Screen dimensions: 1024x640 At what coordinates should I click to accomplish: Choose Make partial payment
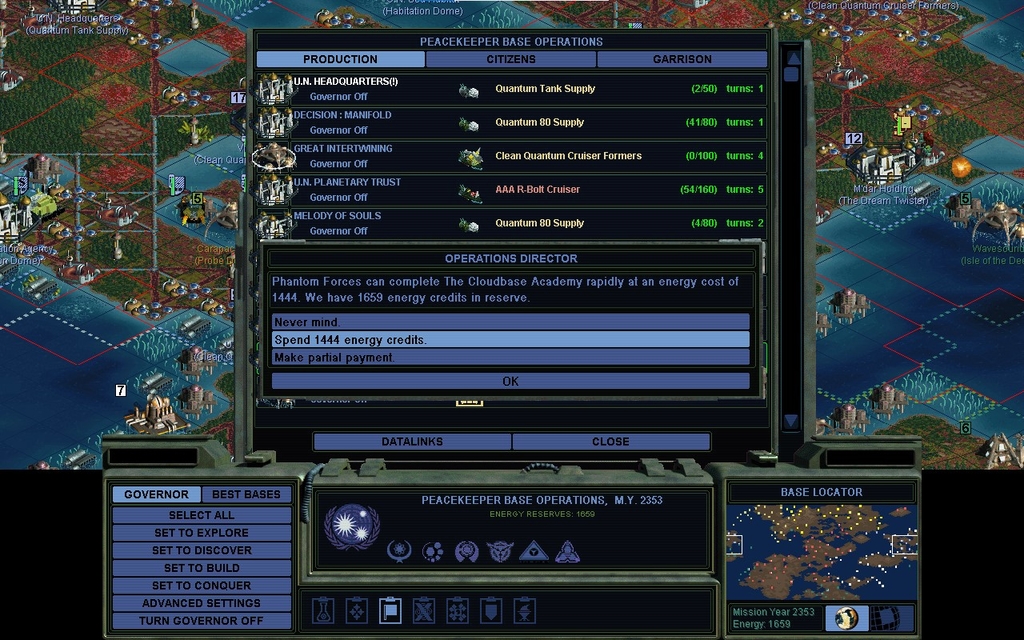point(510,357)
